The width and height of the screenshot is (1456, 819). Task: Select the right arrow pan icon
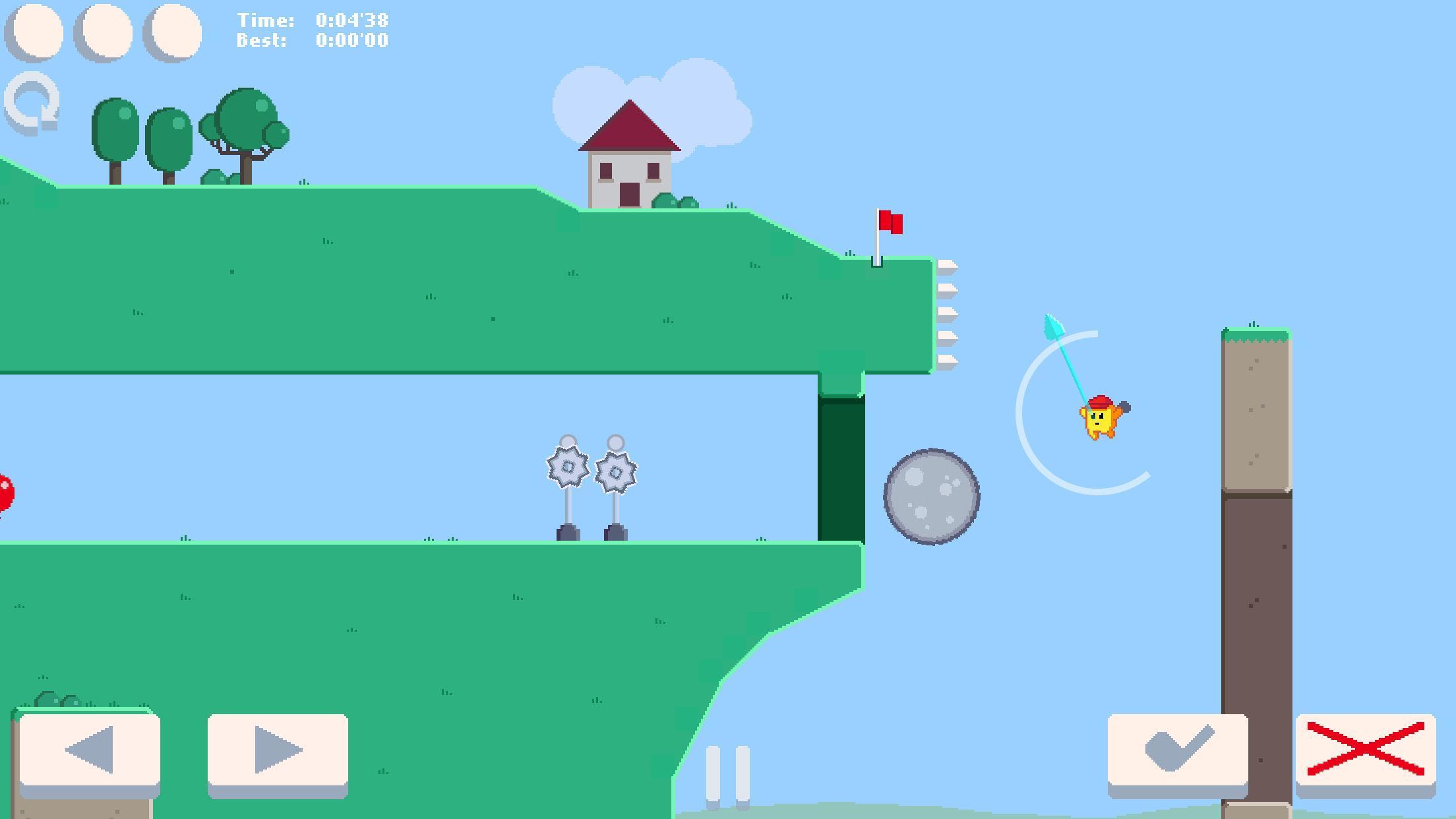pos(277,748)
